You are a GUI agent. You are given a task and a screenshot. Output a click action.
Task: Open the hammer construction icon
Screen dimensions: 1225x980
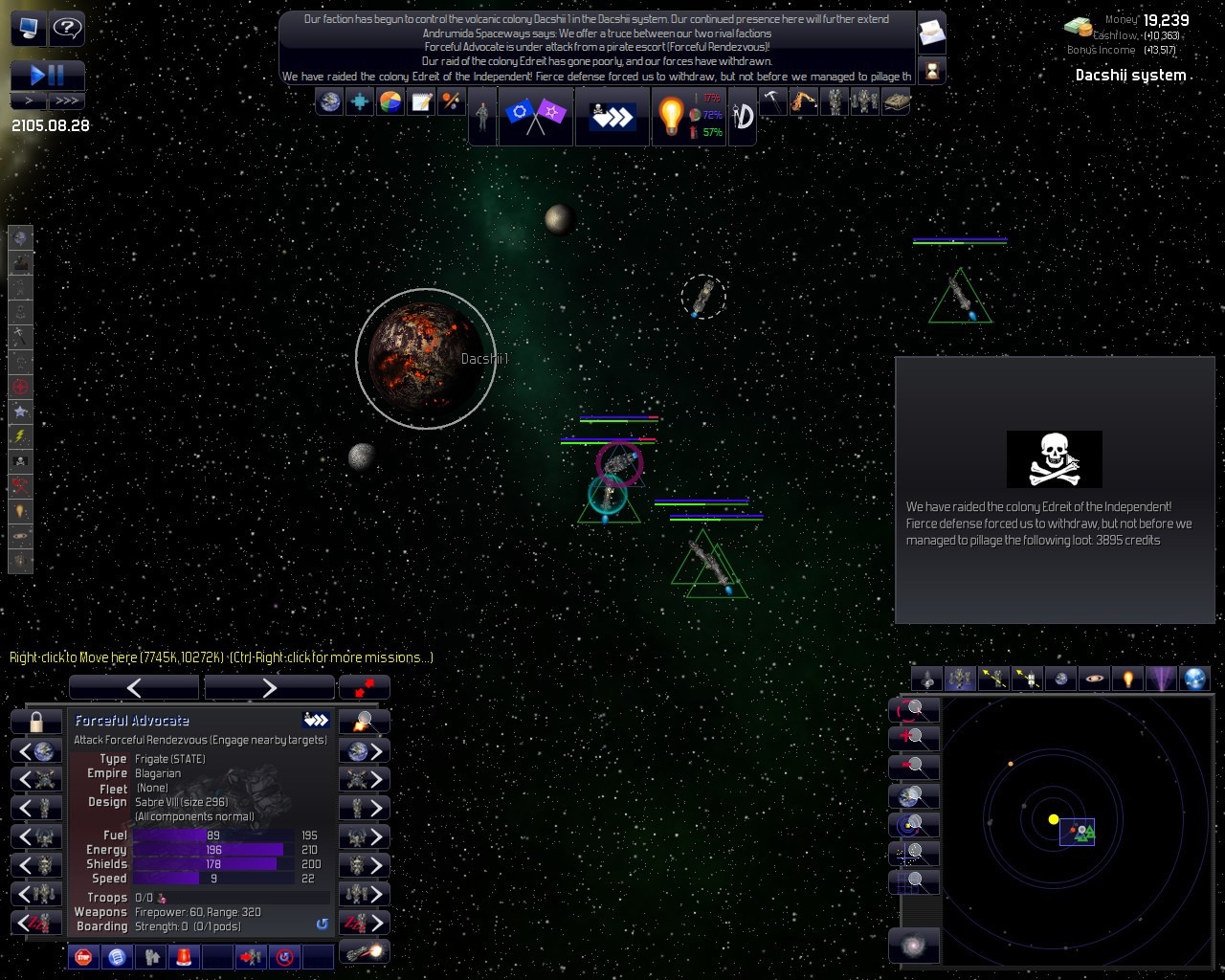pos(772,101)
